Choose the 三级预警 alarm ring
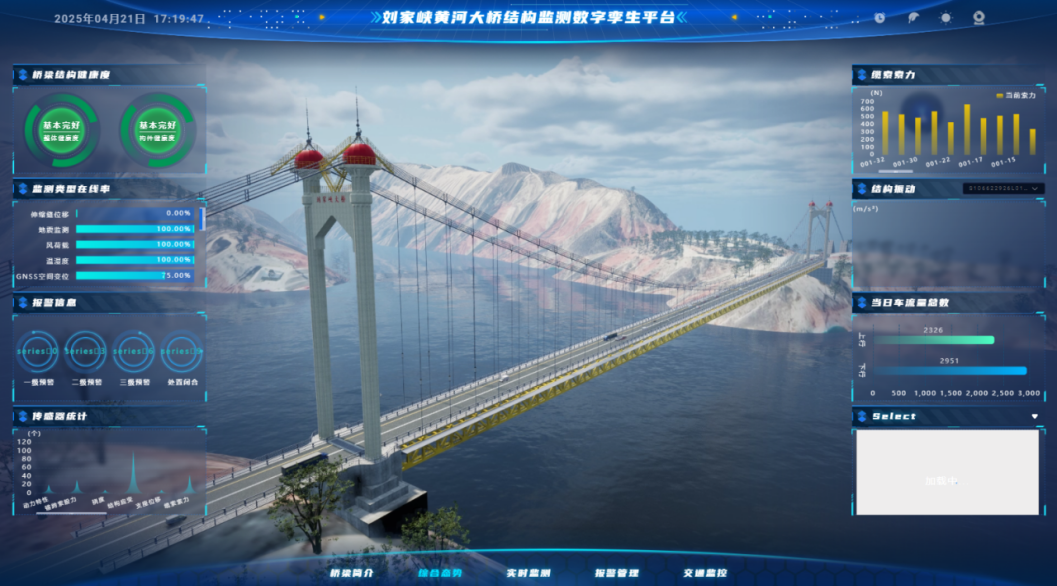The image size is (1057, 586). tap(134, 352)
